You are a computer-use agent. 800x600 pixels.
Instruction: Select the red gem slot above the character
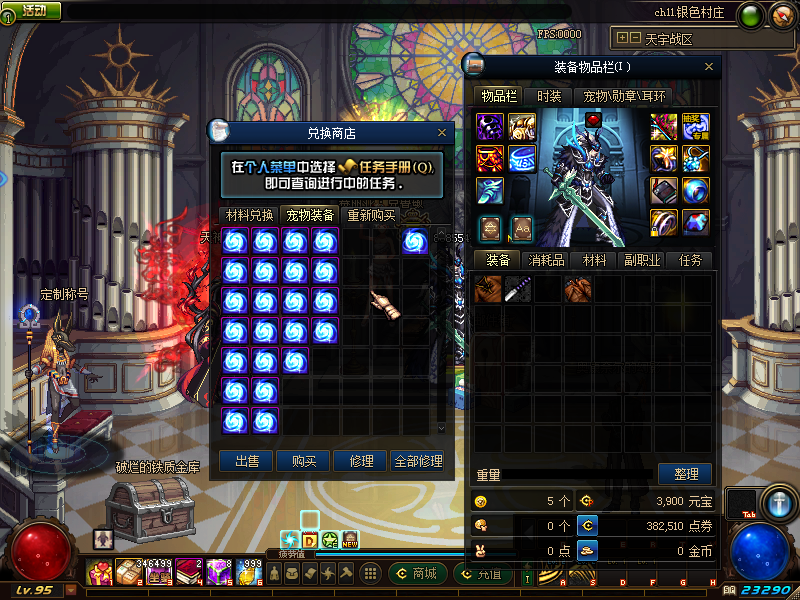(593, 121)
